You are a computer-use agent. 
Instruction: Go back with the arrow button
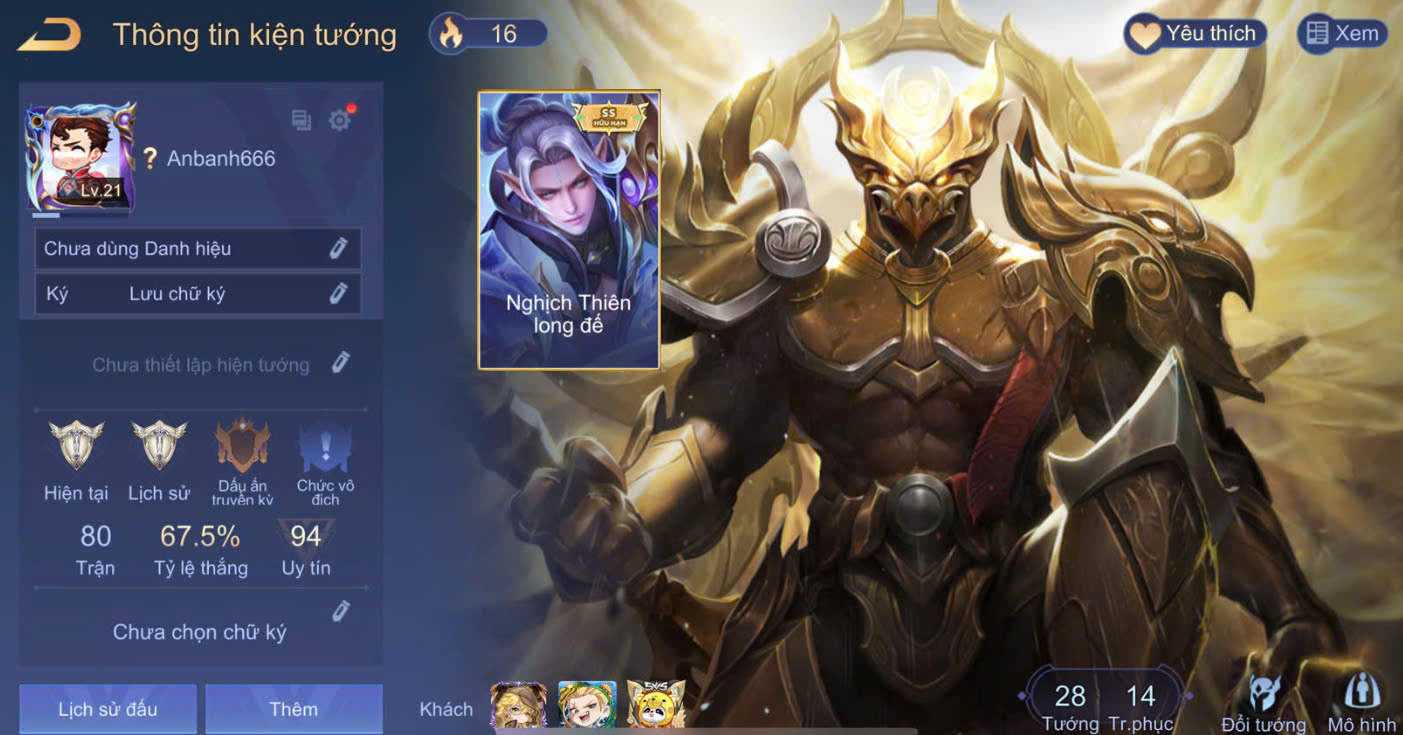(48, 35)
